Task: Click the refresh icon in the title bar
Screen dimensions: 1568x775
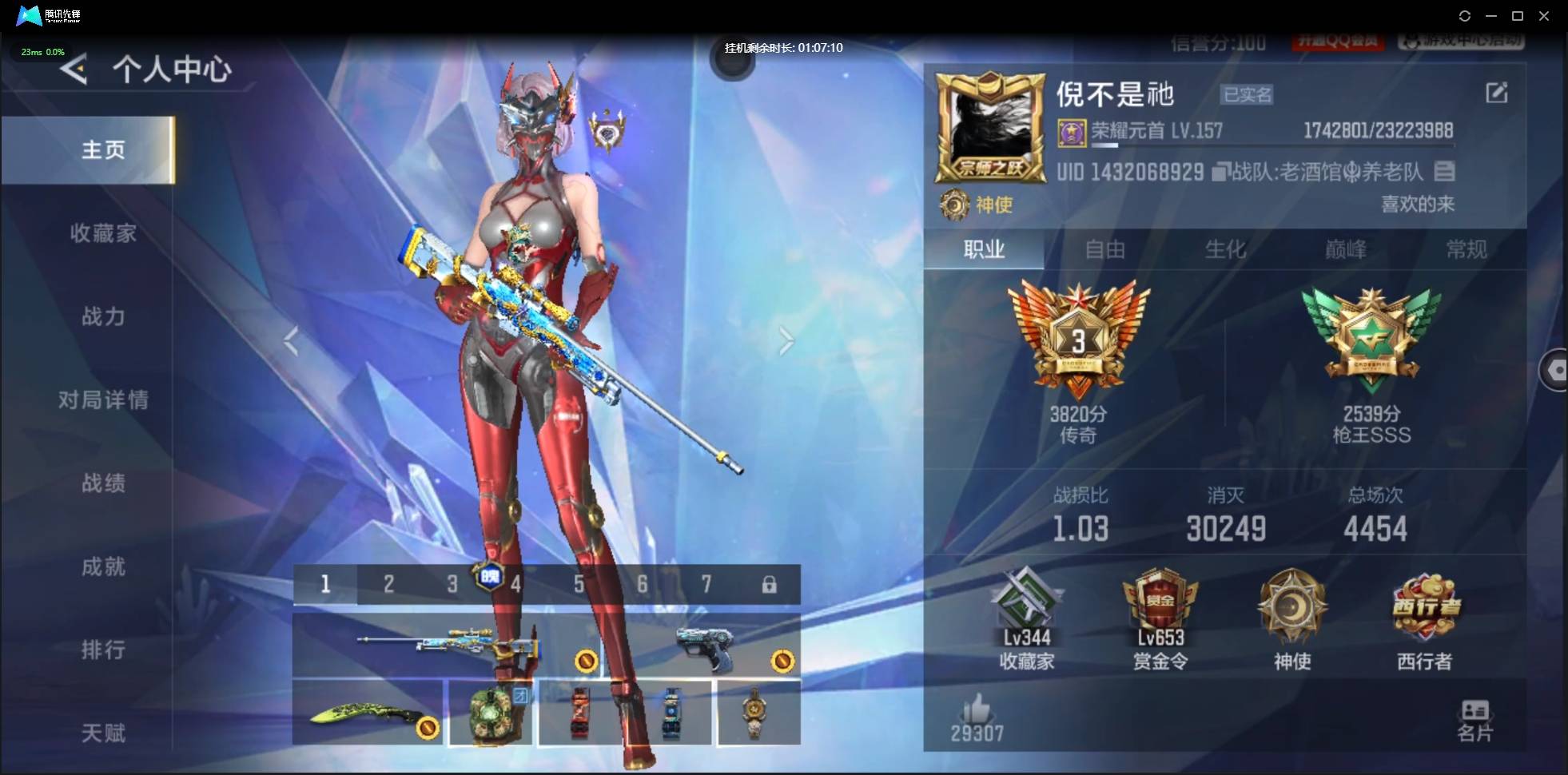Action: (x=1466, y=15)
